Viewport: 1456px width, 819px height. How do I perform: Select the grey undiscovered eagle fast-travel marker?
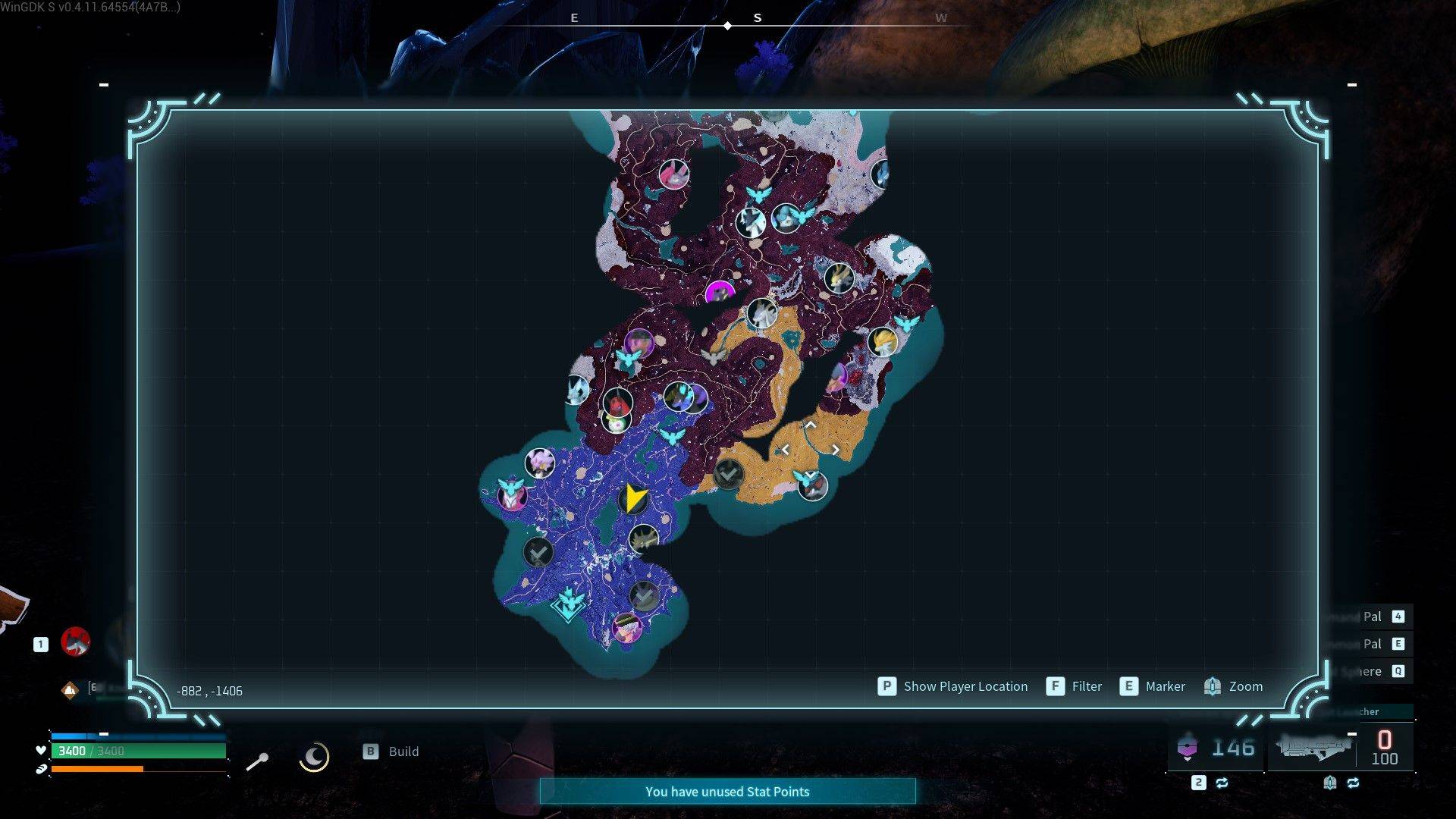(713, 356)
